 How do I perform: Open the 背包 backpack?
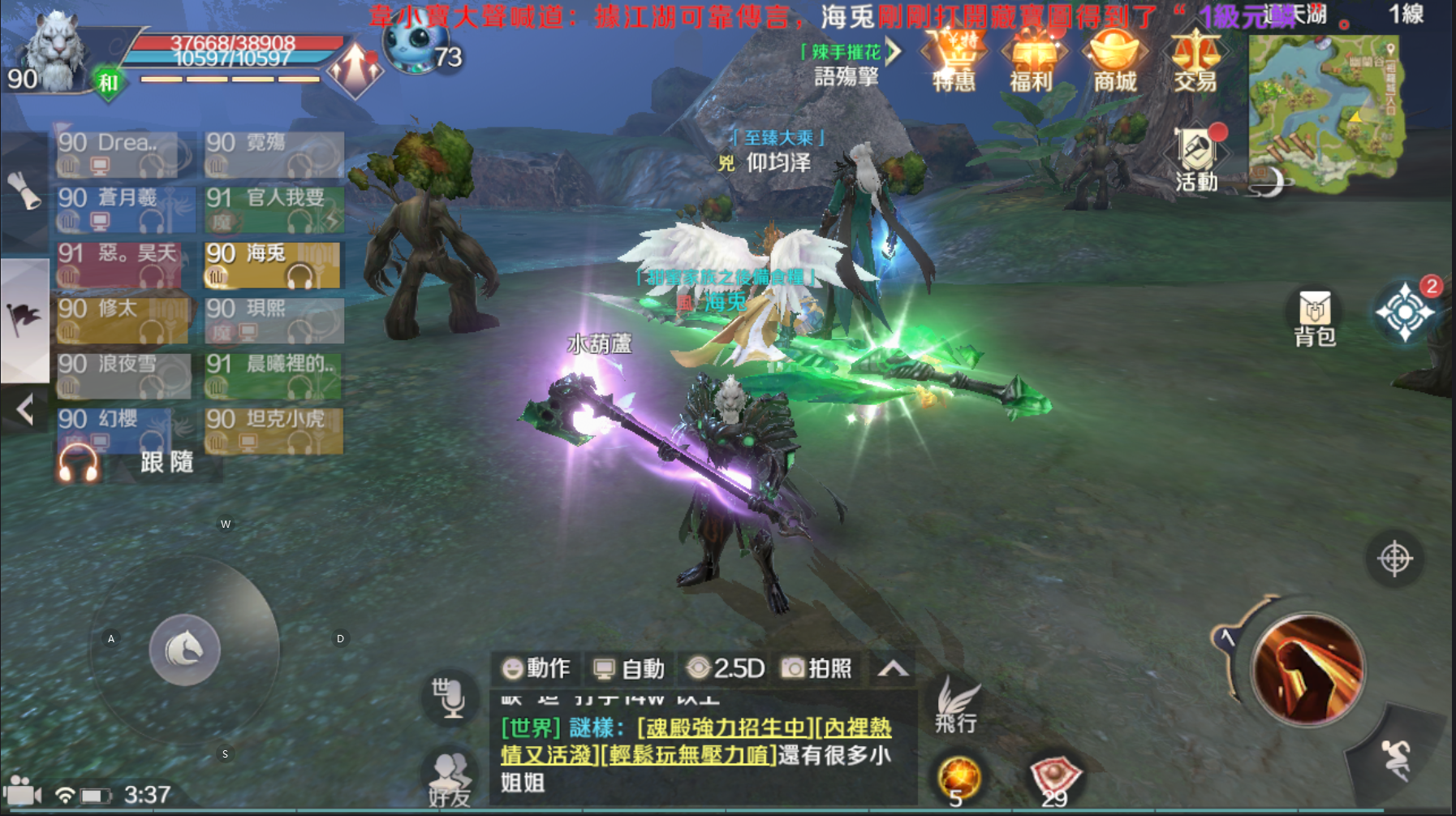(x=1315, y=317)
